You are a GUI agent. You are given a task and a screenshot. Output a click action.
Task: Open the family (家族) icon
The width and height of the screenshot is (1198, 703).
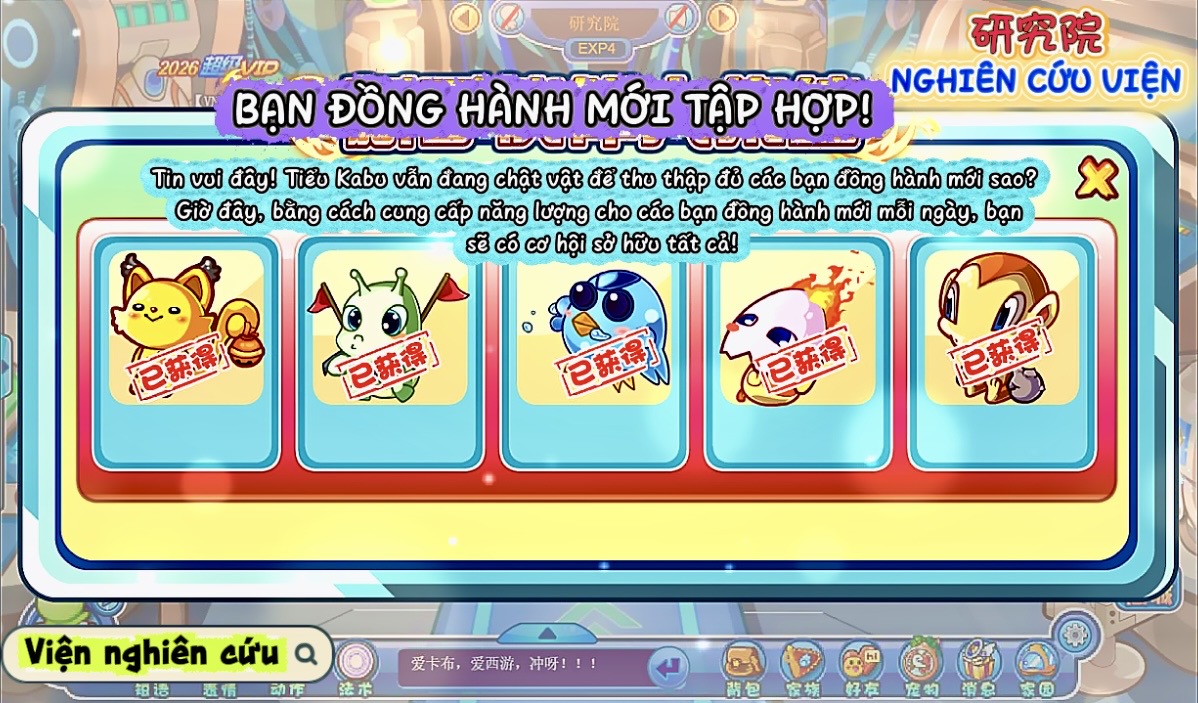coord(802,664)
